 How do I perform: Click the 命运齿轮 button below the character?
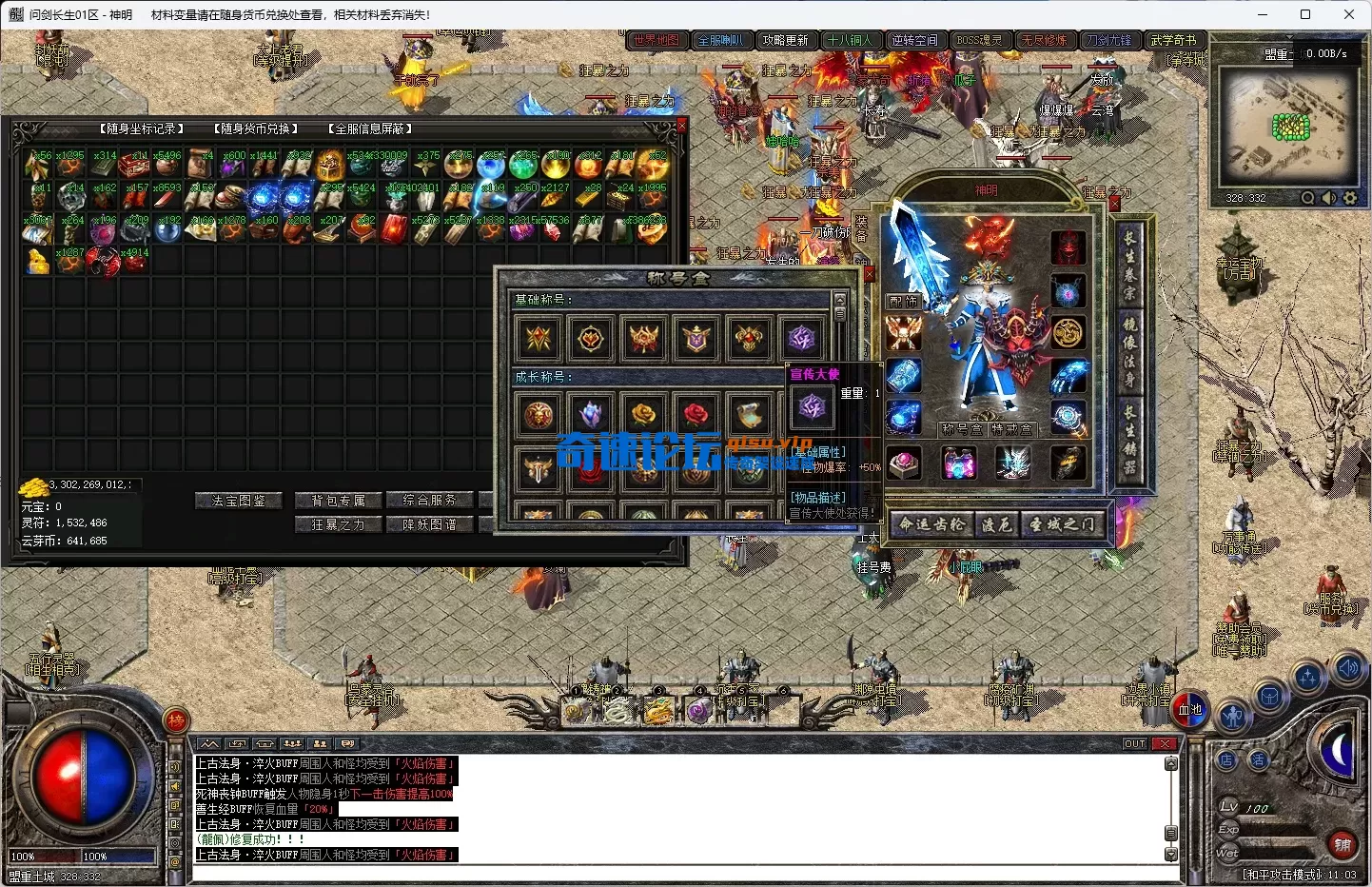coord(932,524)
